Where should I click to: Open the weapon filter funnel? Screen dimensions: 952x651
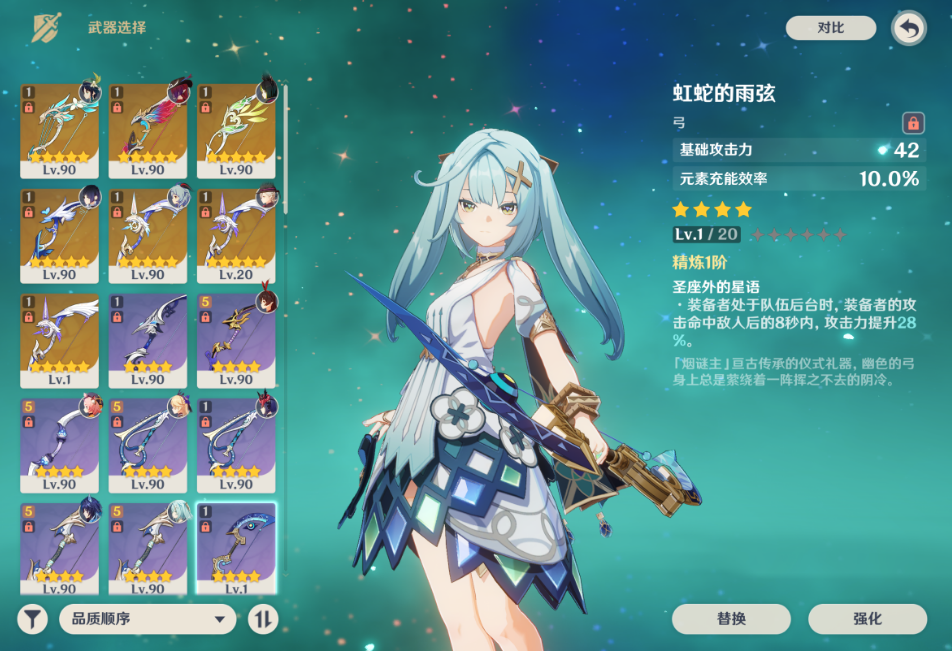(x=32, y=619)
